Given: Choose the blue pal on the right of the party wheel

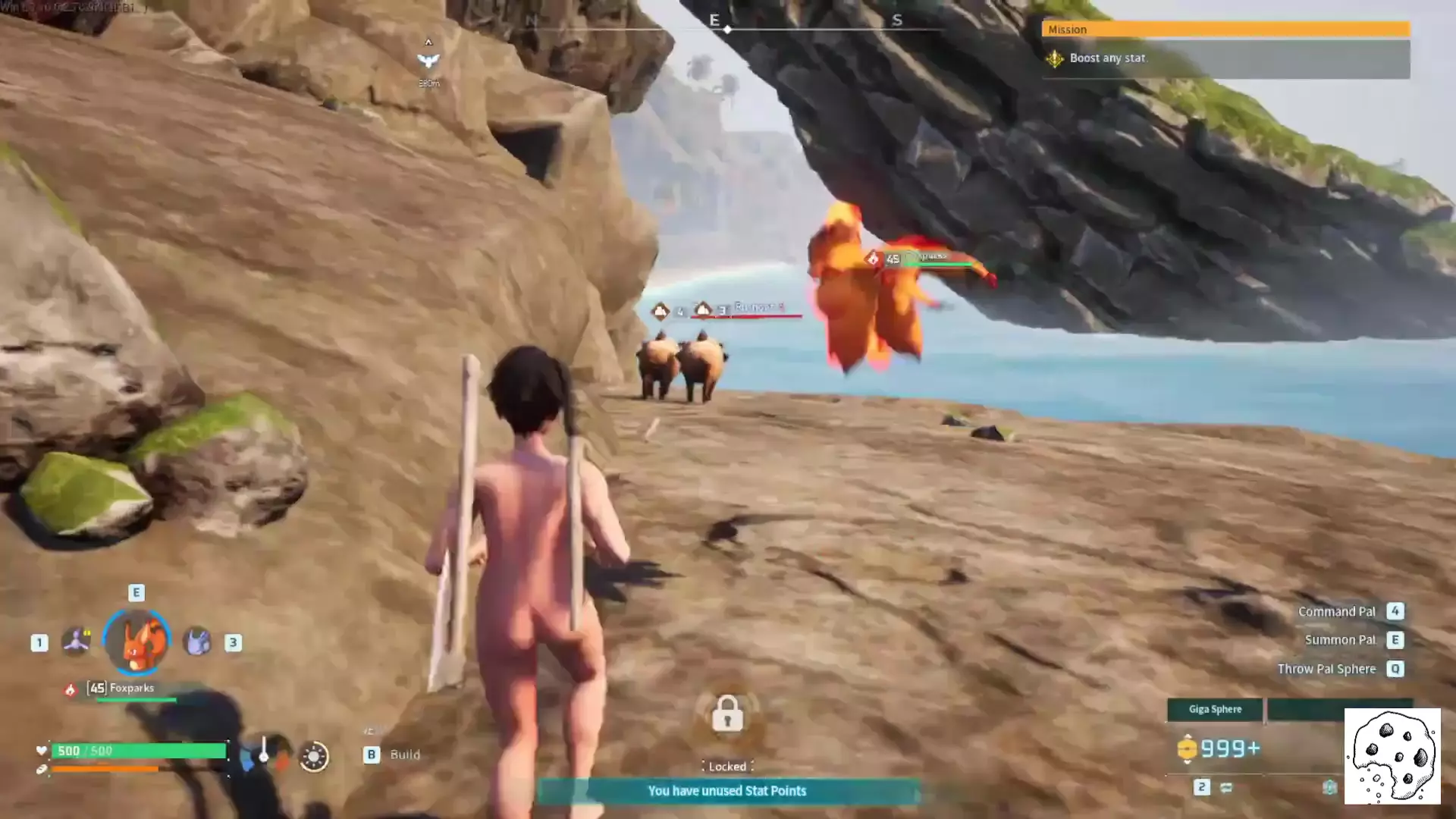Looking at the screenshot, I should 197,642.
